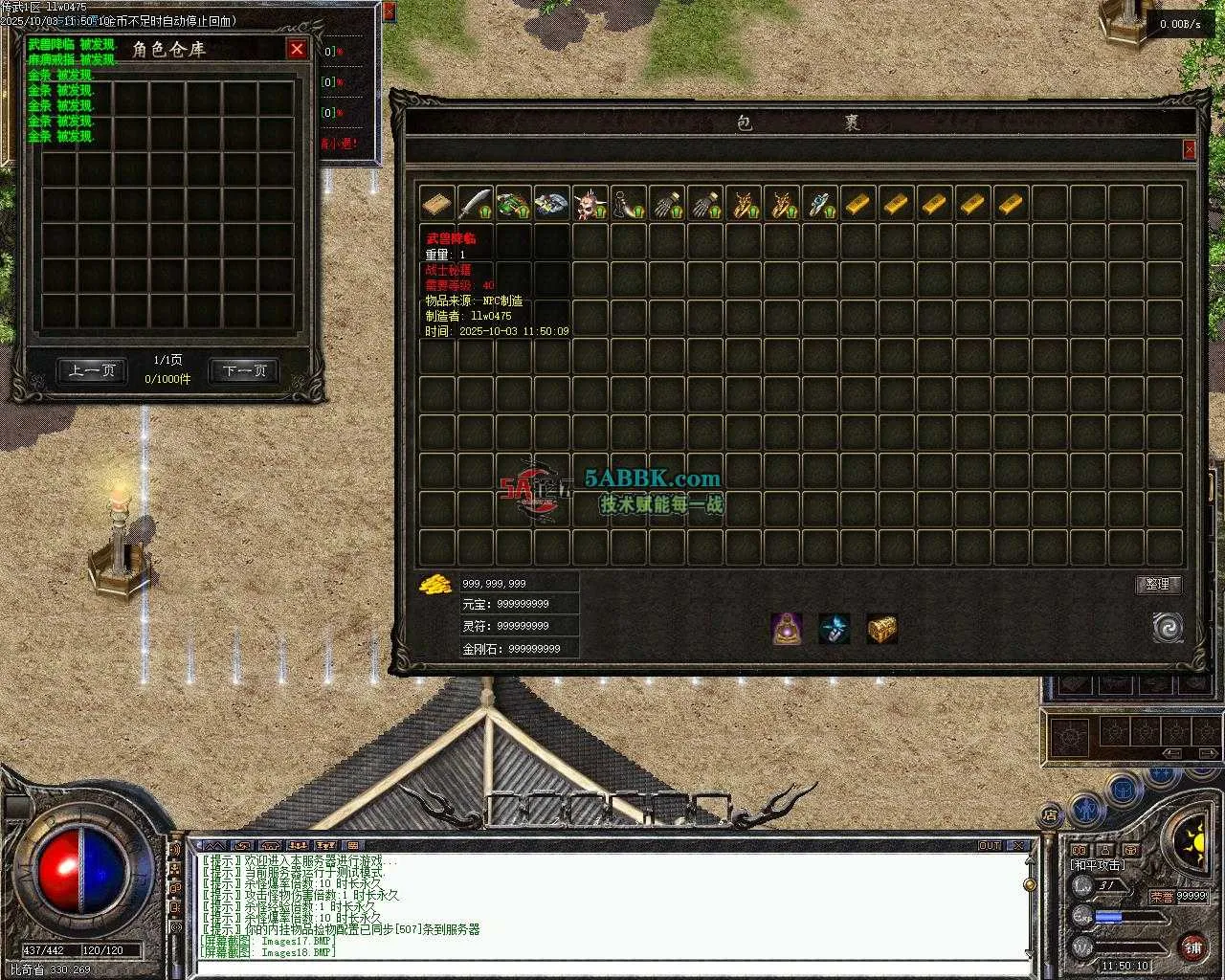This screenshot has height=980, width=1225.
Task: Close the 包裹 bag window
Action: 1189,149
